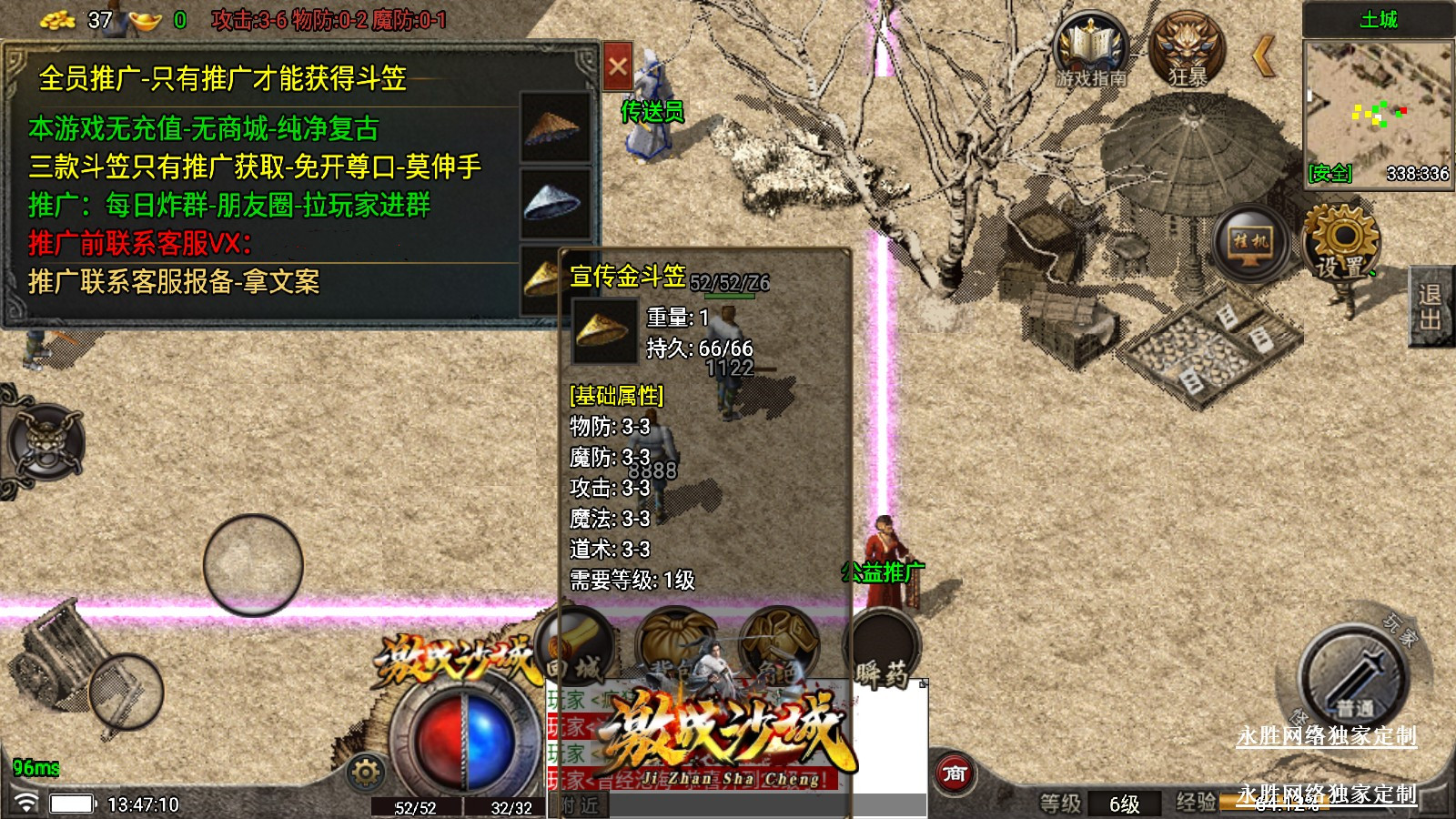This screenshot has width=1456, height=819.
Task: Tap the 普通 sword attack button
Action: tap(1353, 678)
